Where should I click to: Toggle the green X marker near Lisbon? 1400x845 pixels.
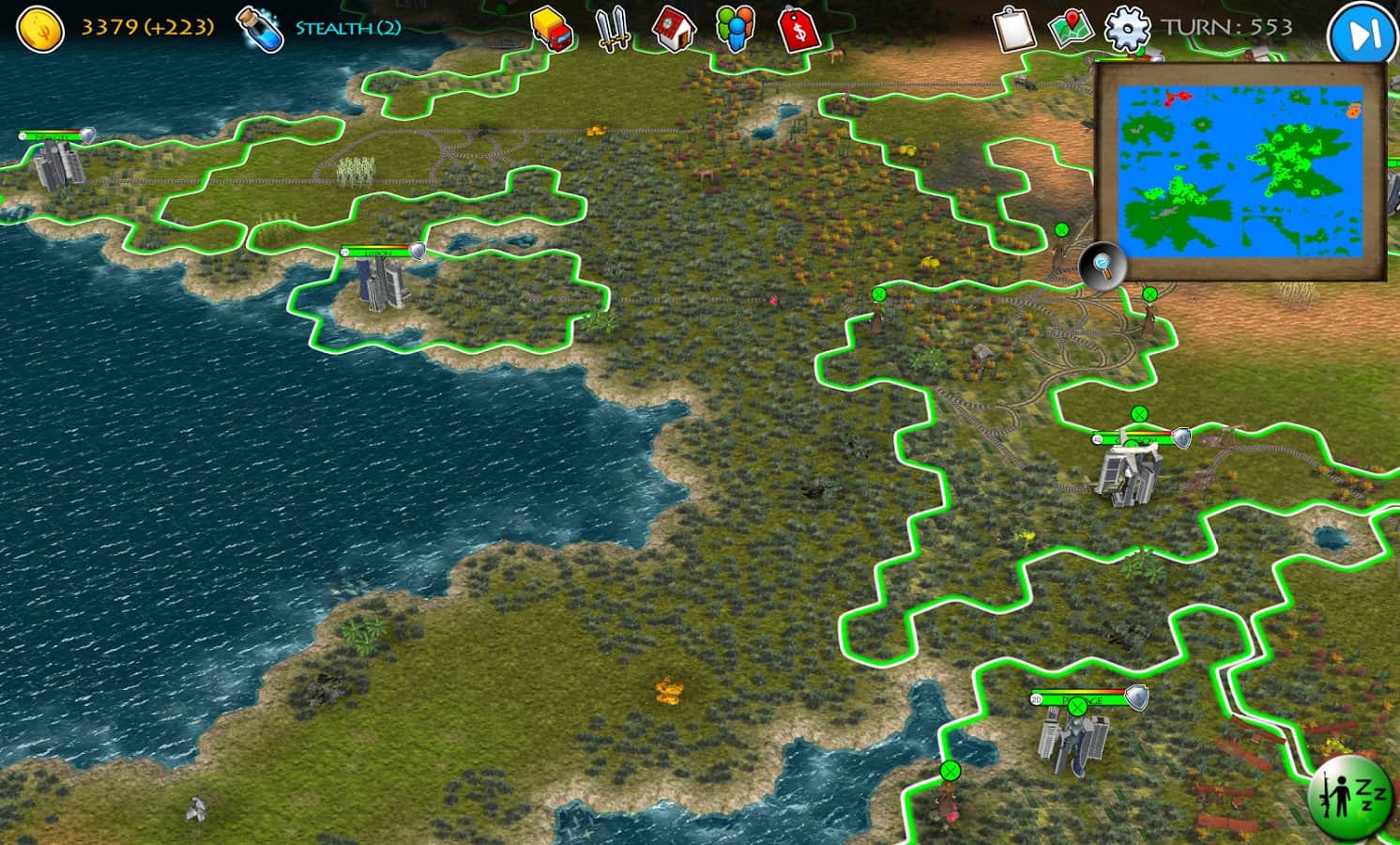click(879, 294)
